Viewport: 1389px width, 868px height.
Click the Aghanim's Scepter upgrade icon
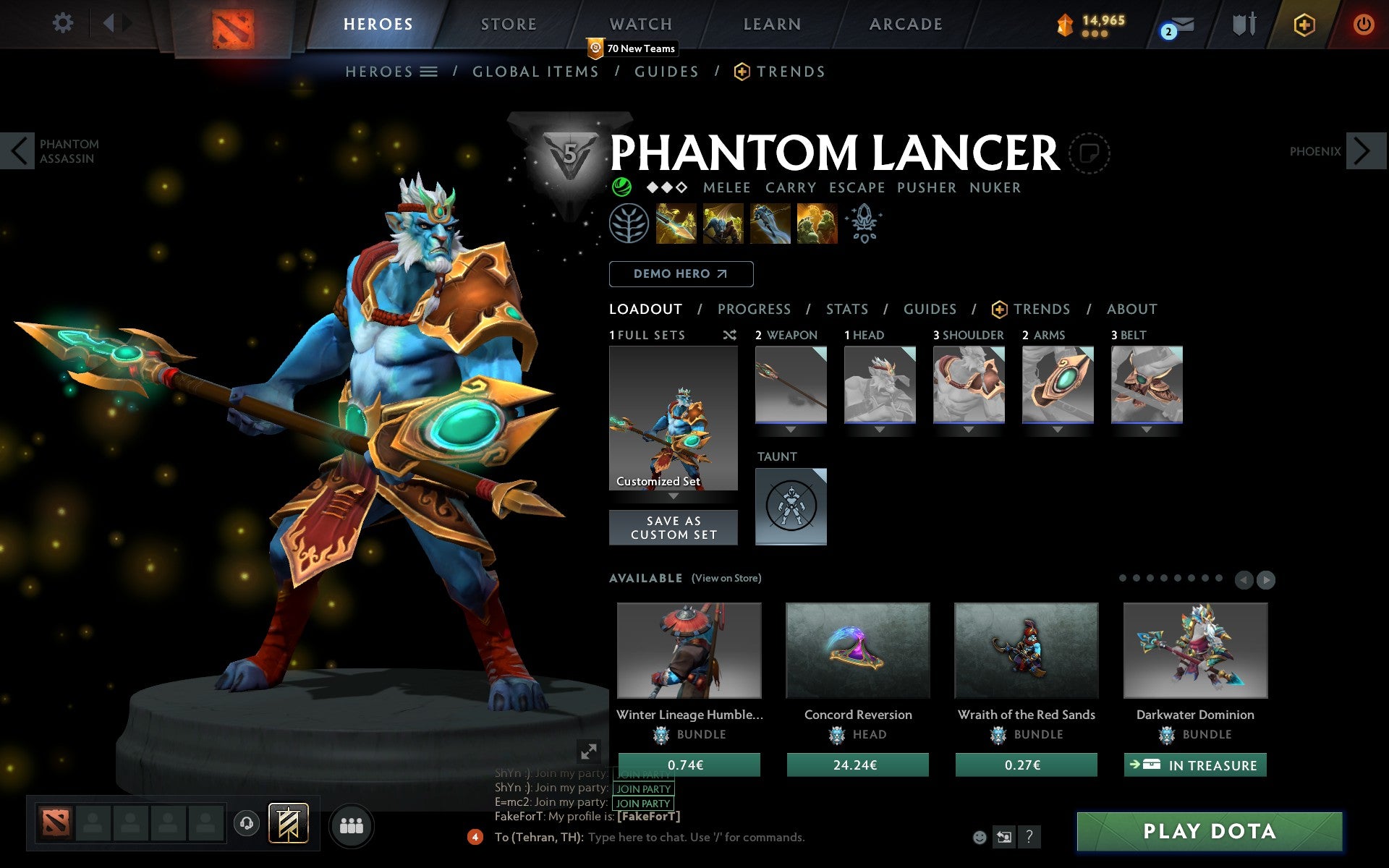[864, 223]
